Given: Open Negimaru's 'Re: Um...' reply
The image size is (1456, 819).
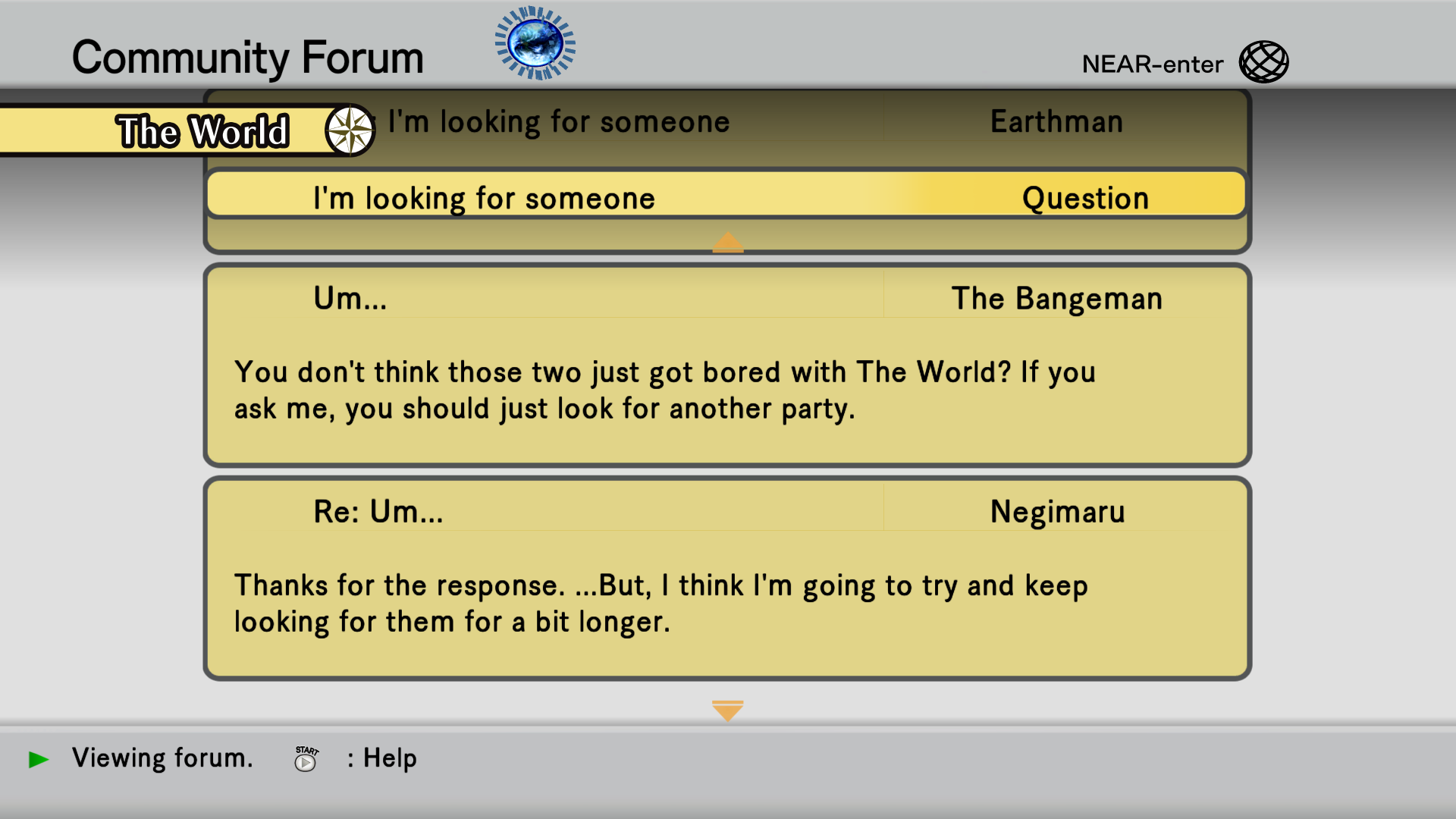Looking at the screenshot, I should coord(726,578).
